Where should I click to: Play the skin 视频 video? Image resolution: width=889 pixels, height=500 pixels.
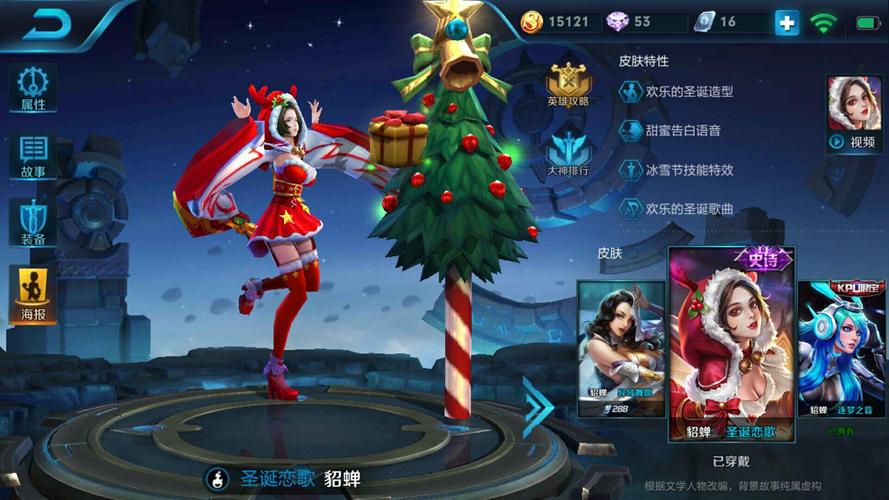853,114
